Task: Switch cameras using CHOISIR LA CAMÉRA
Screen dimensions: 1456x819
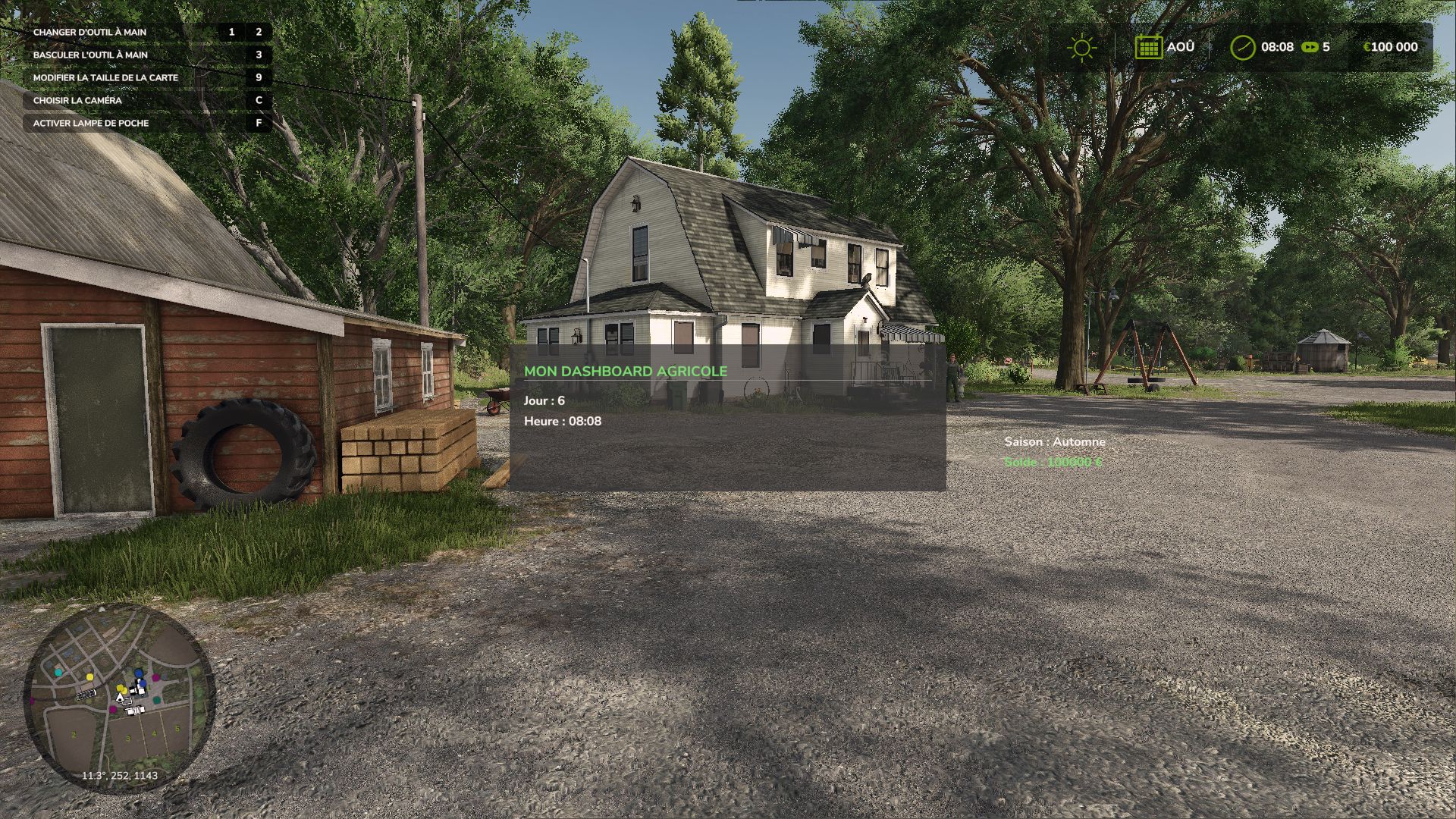Action: tap(76, 100)
